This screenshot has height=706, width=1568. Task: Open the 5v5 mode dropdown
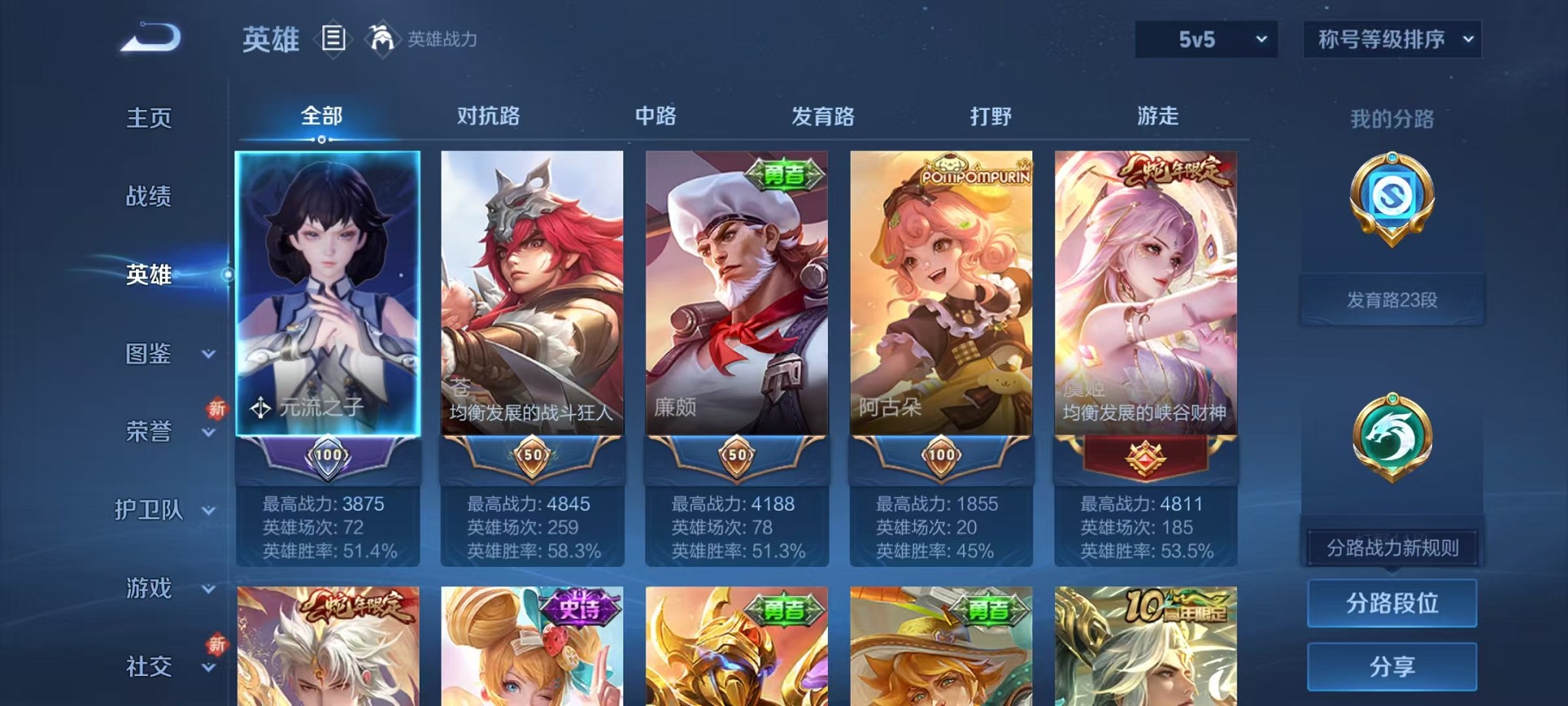[x=1208, y=38]
